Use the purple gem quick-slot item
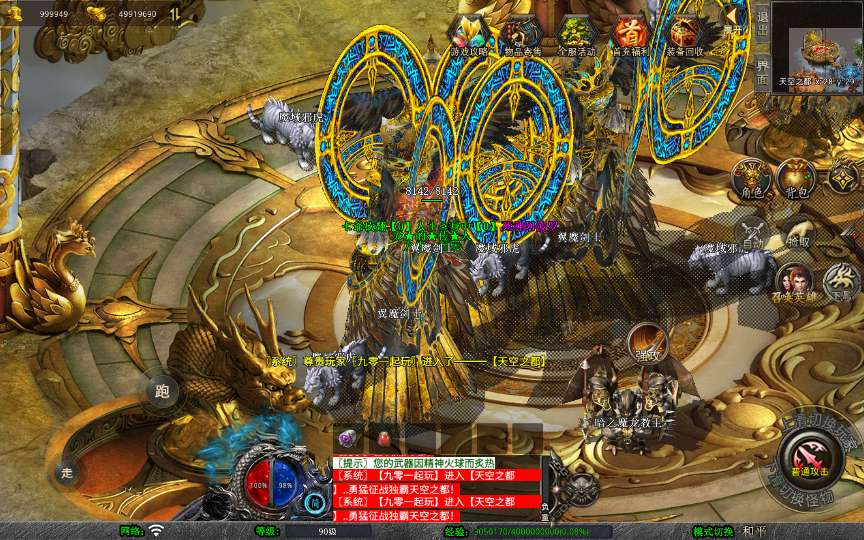 (x=347, y=438)
